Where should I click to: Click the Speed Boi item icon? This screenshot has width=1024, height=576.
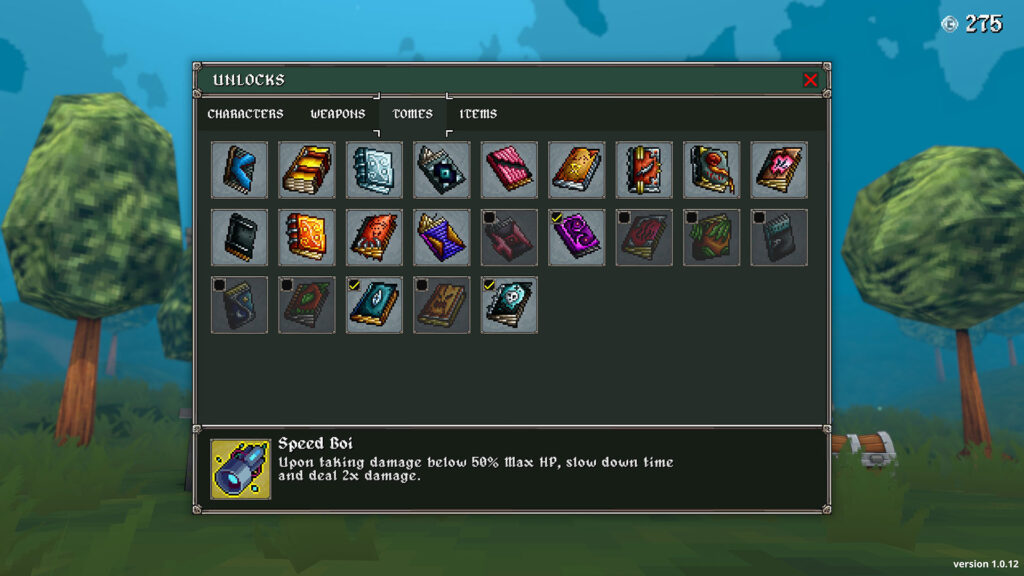pos(240,468)
